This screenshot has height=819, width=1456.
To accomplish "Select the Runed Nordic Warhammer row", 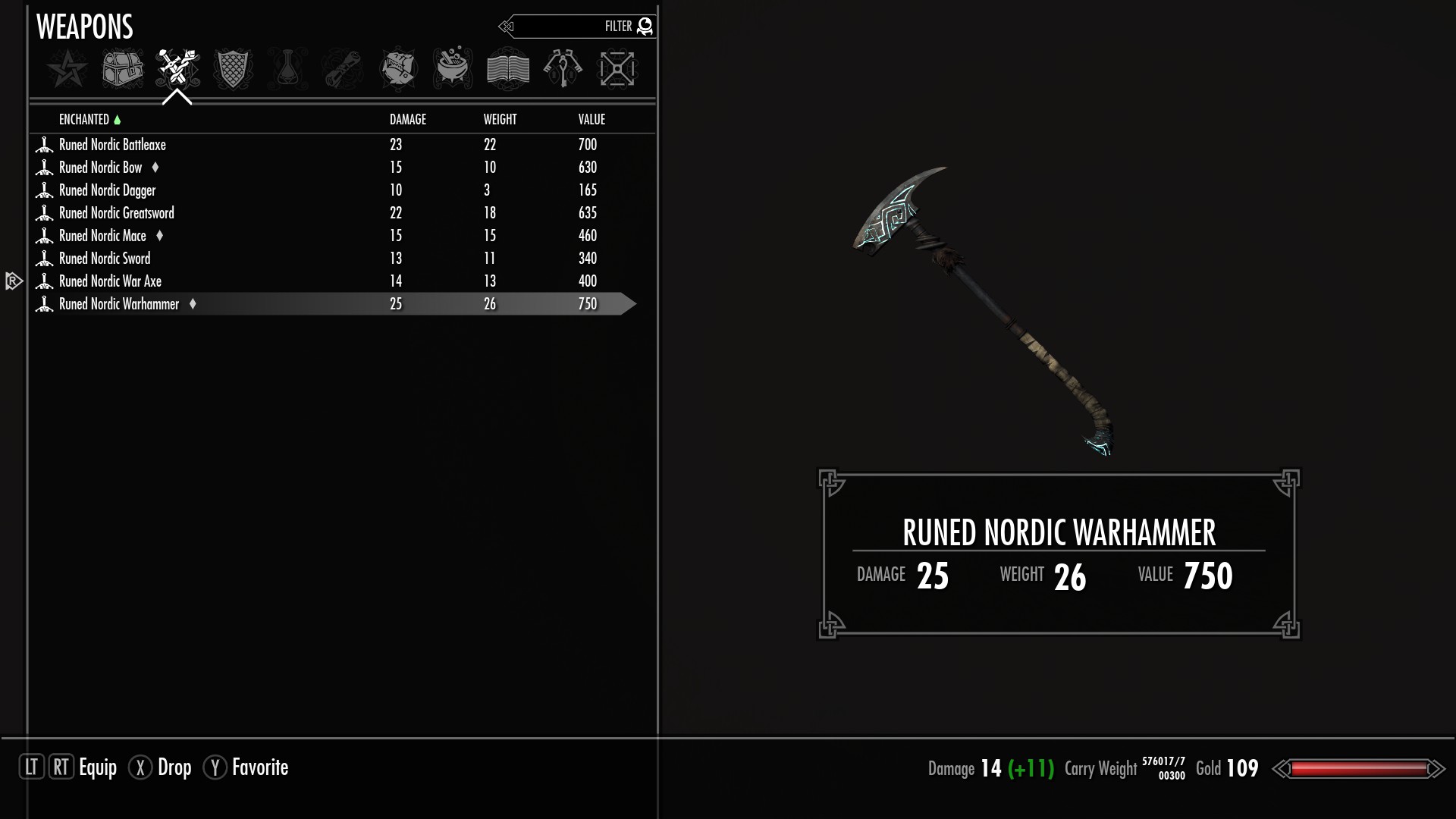I will click(119, 304).
